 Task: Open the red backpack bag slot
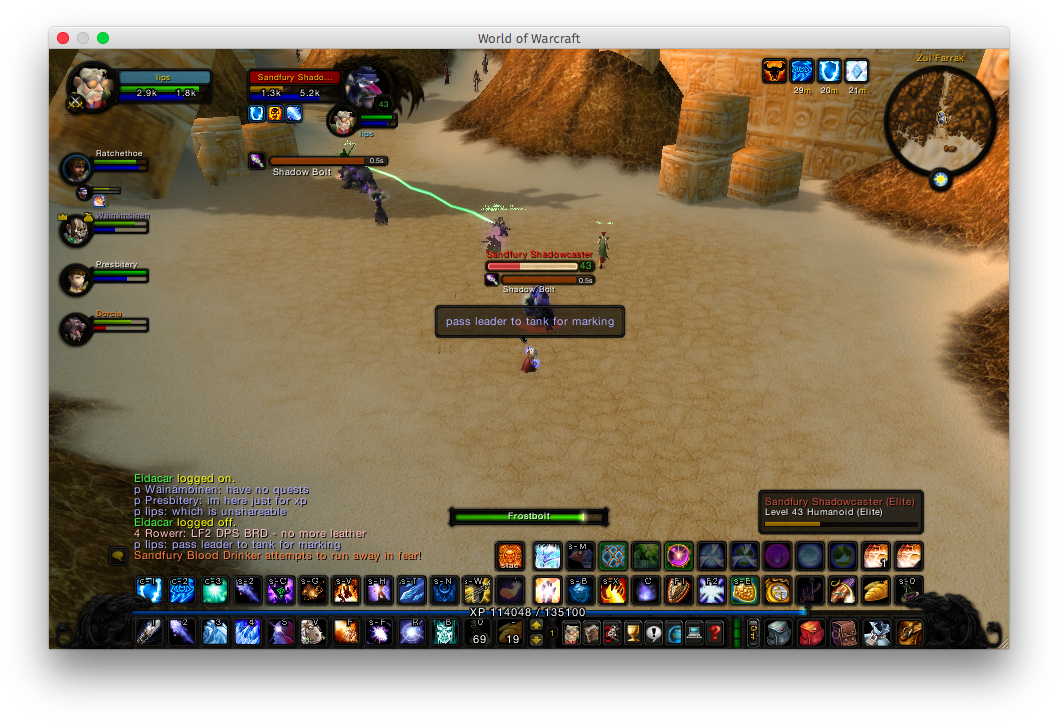point(811,632)
